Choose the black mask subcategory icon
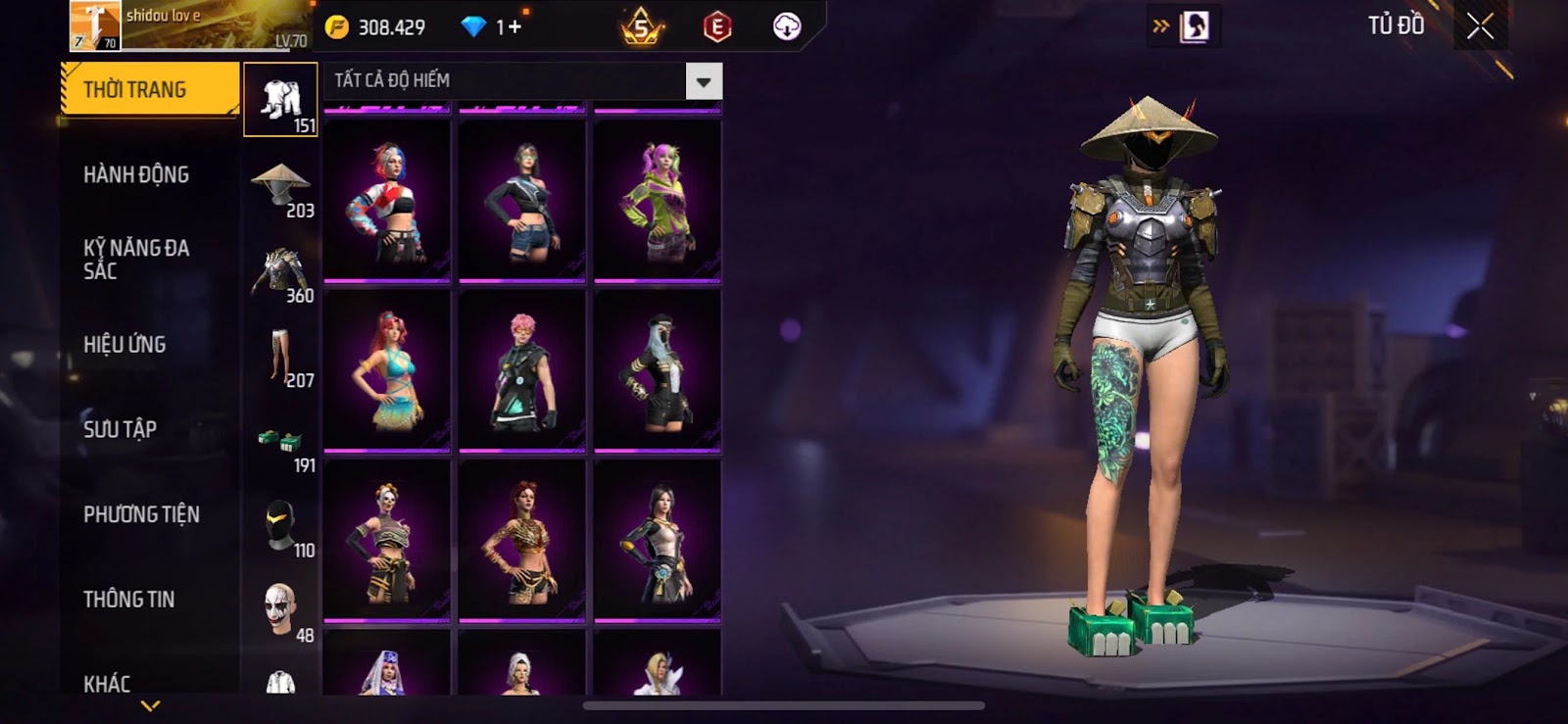 [280, 526]
